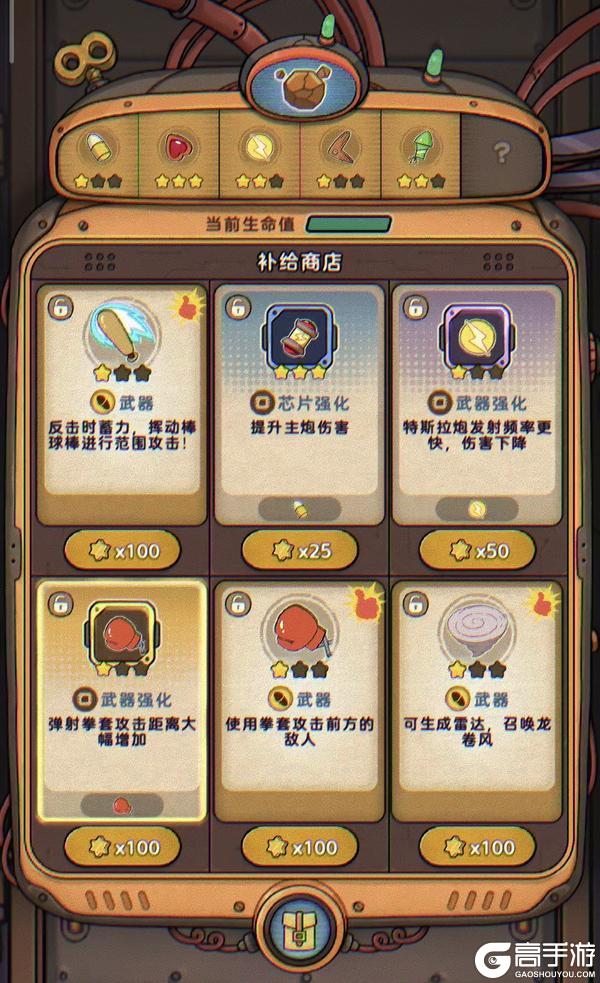Buy the baseball bat for 100 stars
Image resolution: width=600 pixels, height=983 pixels.
[x=122, y=550]
